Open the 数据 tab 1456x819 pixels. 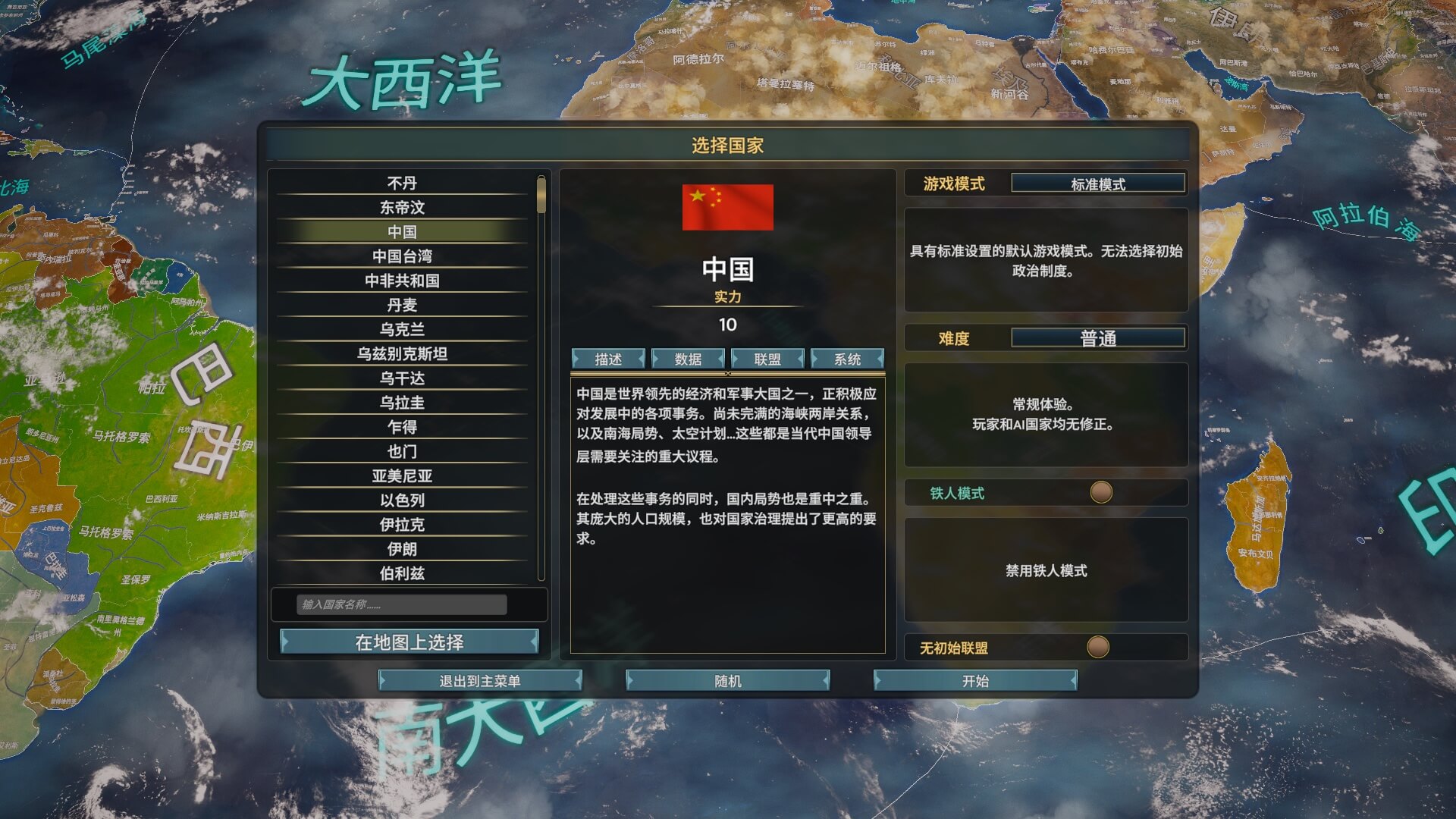tap(688, 359)
